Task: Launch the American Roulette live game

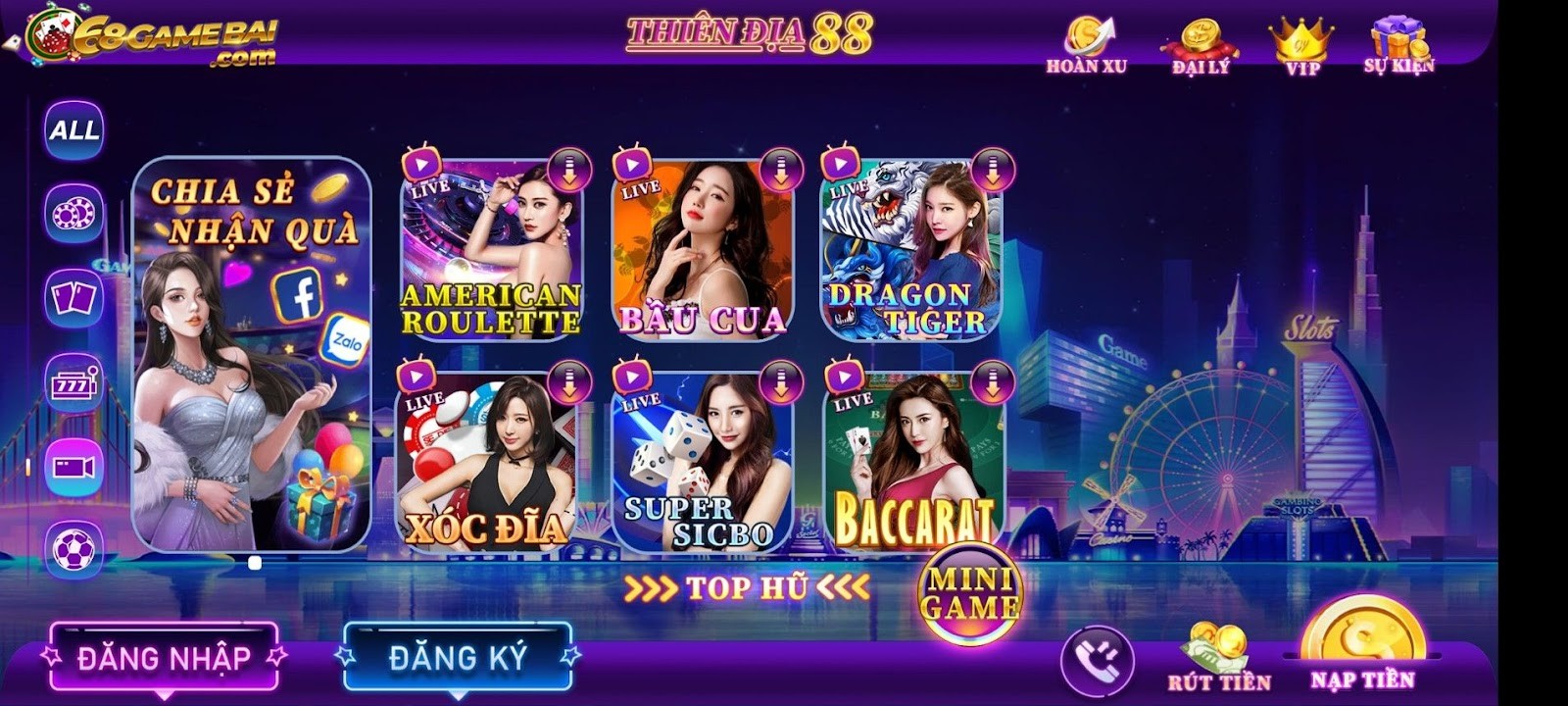Action: tap(492, 250)
